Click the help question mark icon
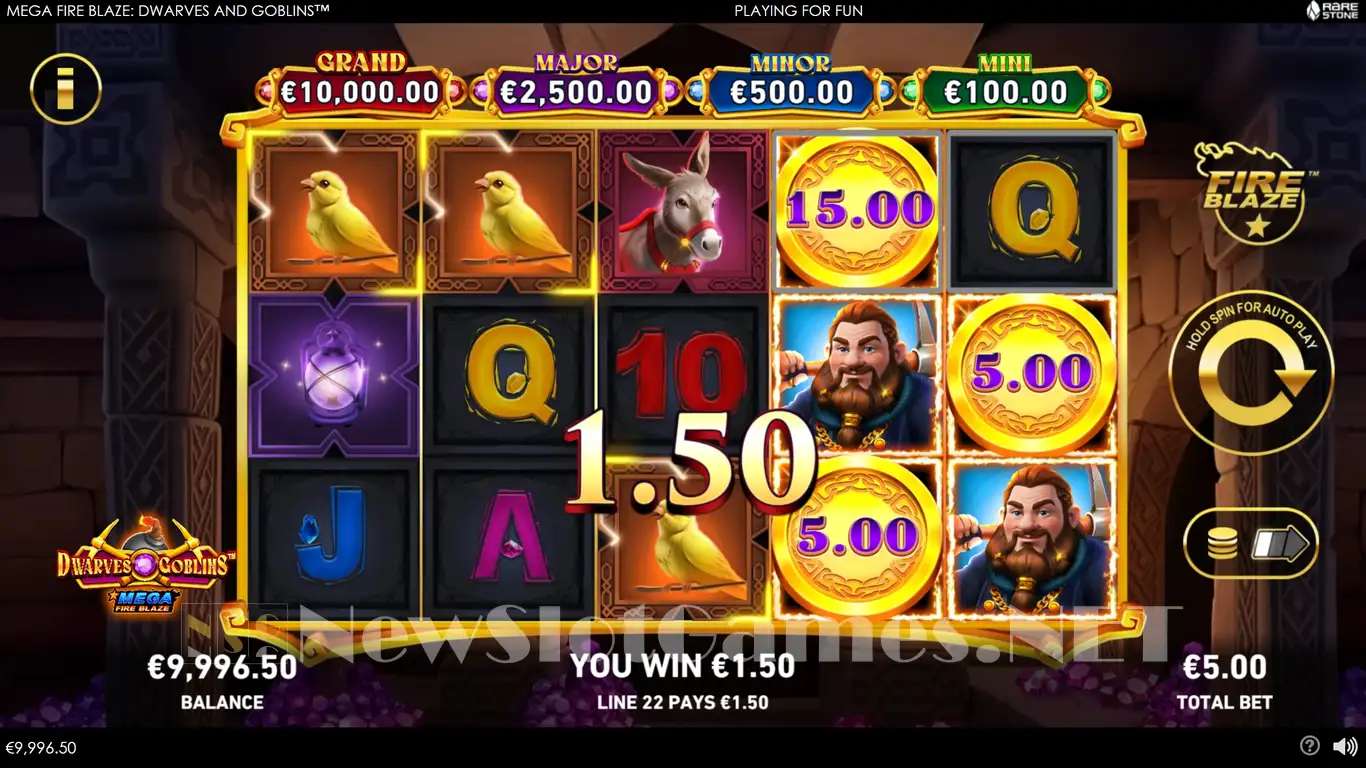This screenshot has height=768, width=1366. coord(1309,746)
